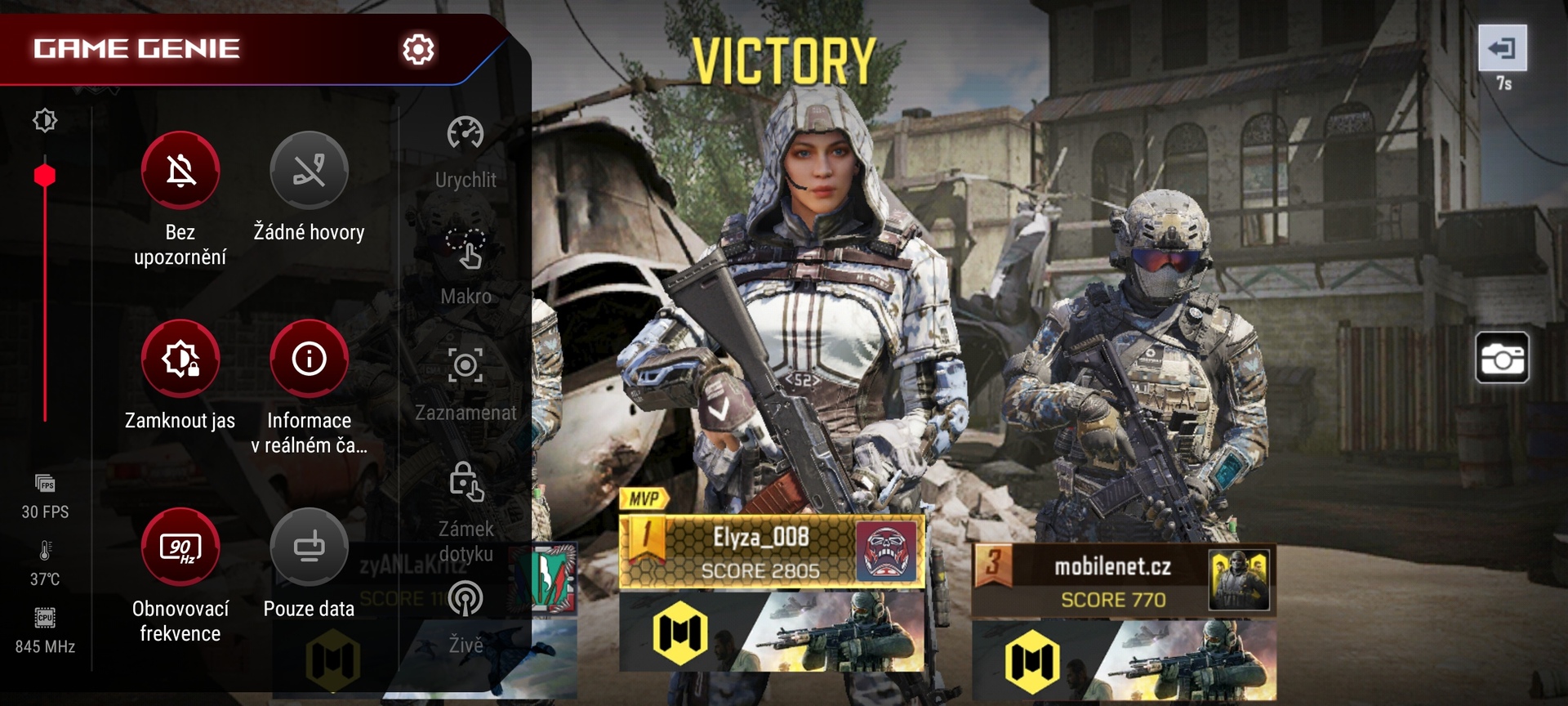This screenshot has width=1568, height=706.
Task: Start recording with Zaznamenat
Action: click(465, 366)
